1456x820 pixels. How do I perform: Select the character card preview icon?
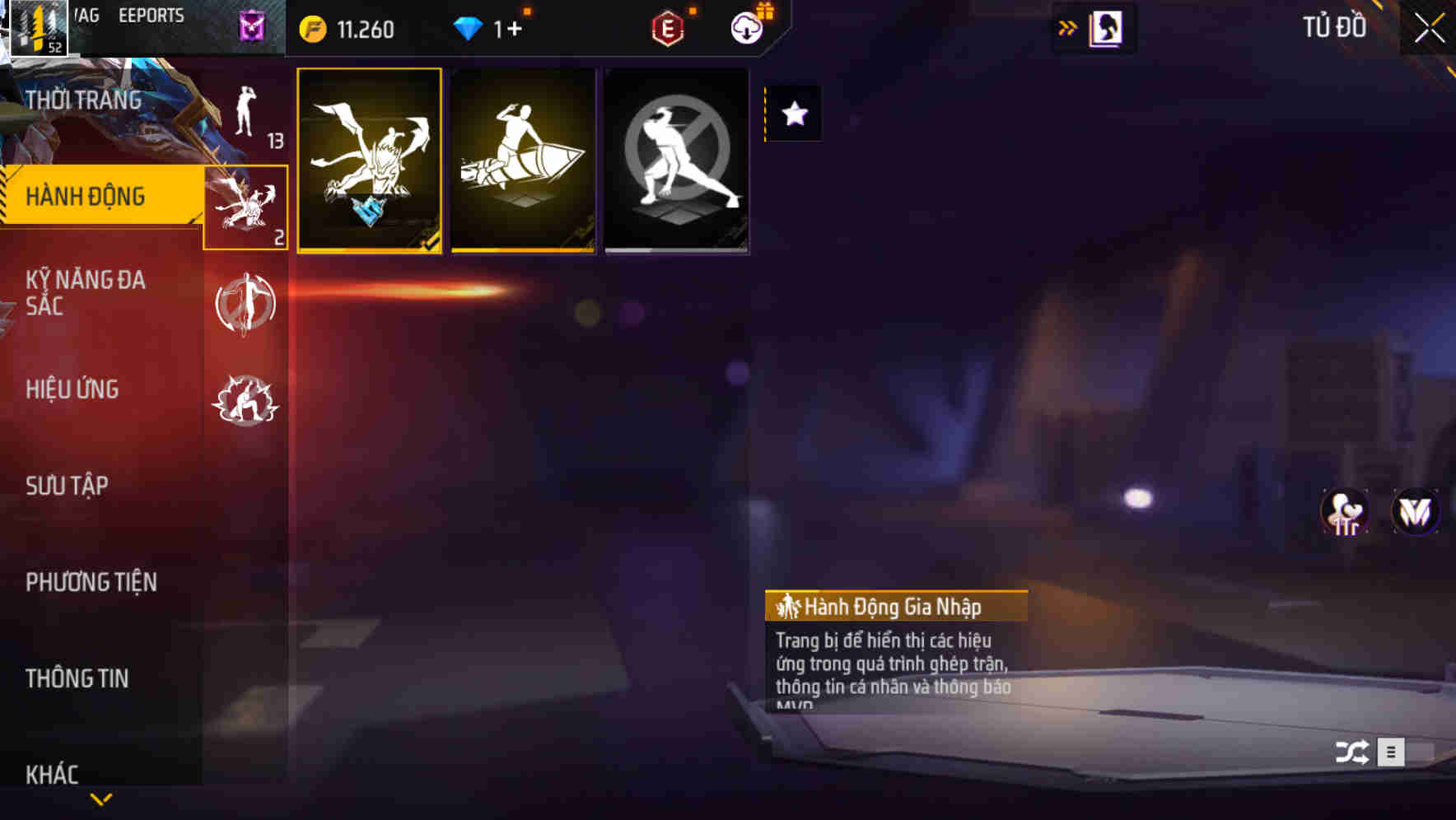[1107, 27]
